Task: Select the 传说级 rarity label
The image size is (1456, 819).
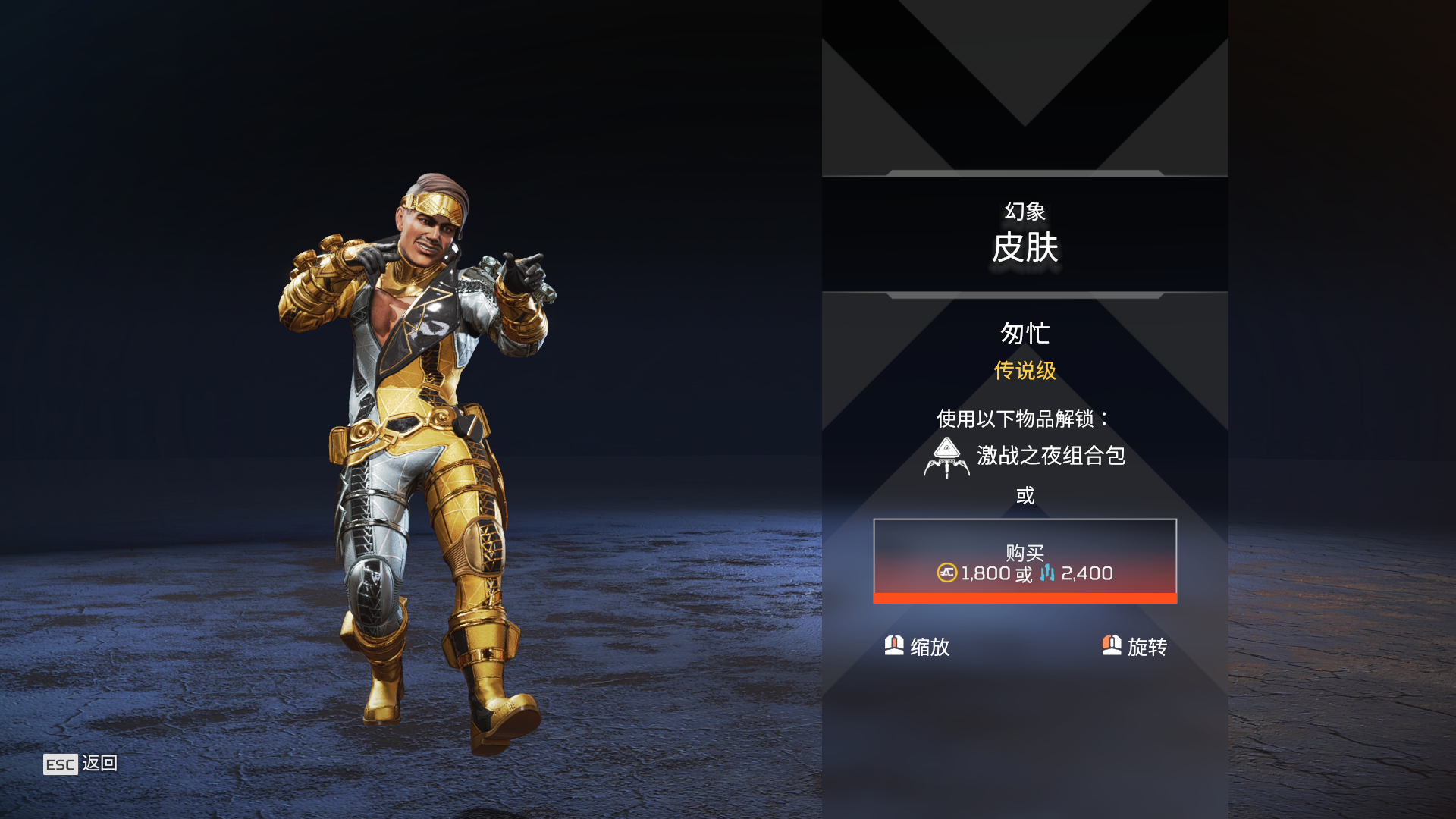Action: click(1025, 371)
